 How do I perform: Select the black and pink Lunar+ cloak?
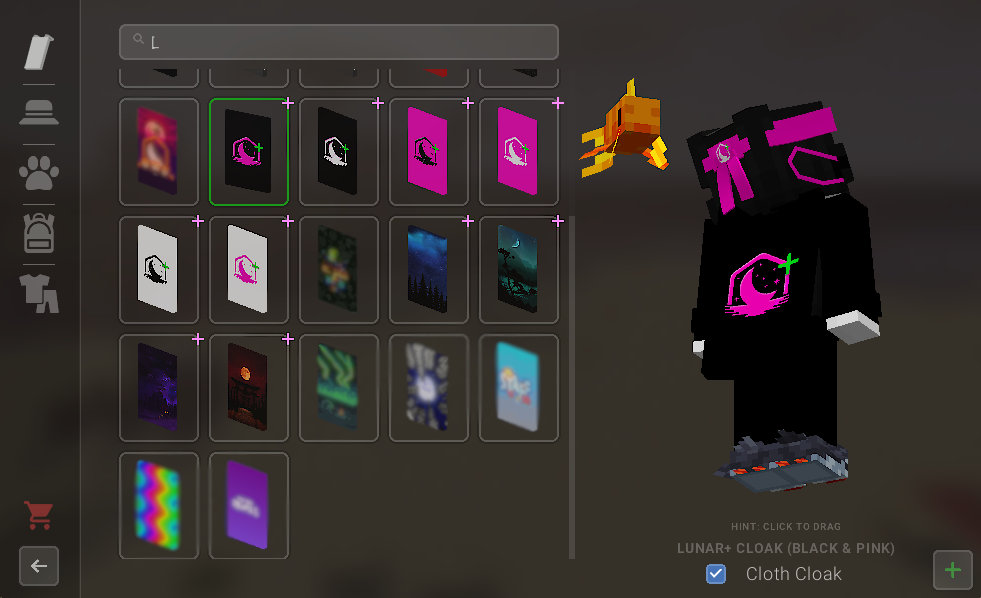pyautogui.click(x=249, y=151)
